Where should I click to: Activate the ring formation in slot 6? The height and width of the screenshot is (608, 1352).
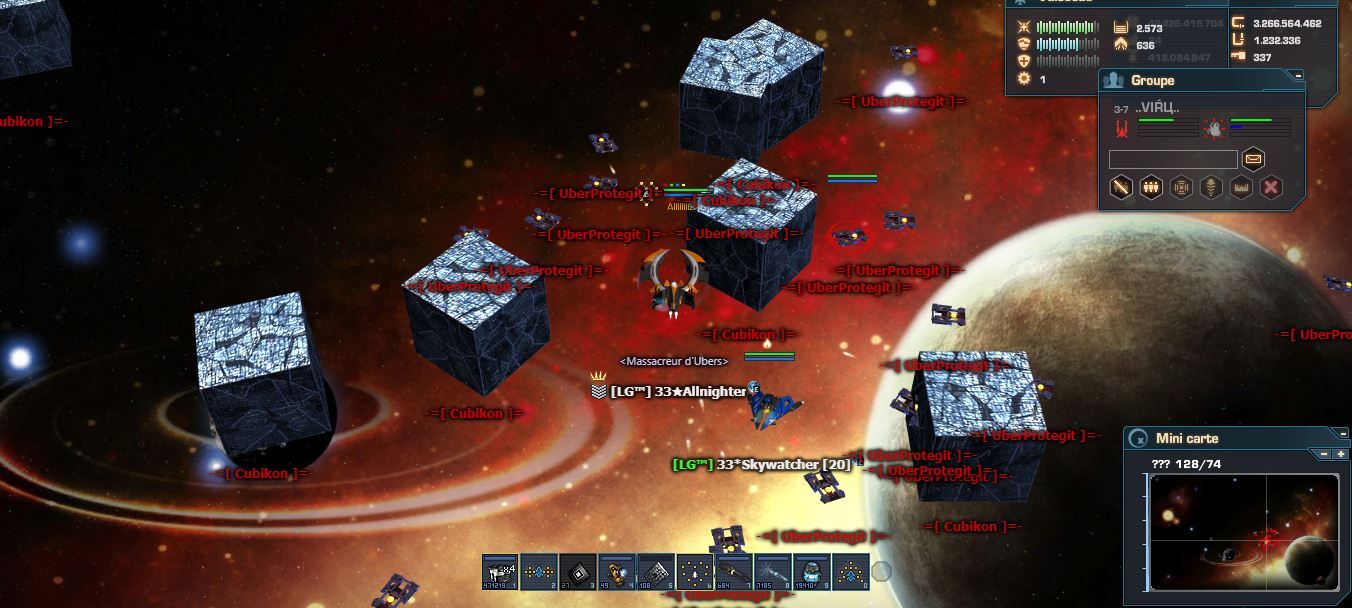click(695, 572)
